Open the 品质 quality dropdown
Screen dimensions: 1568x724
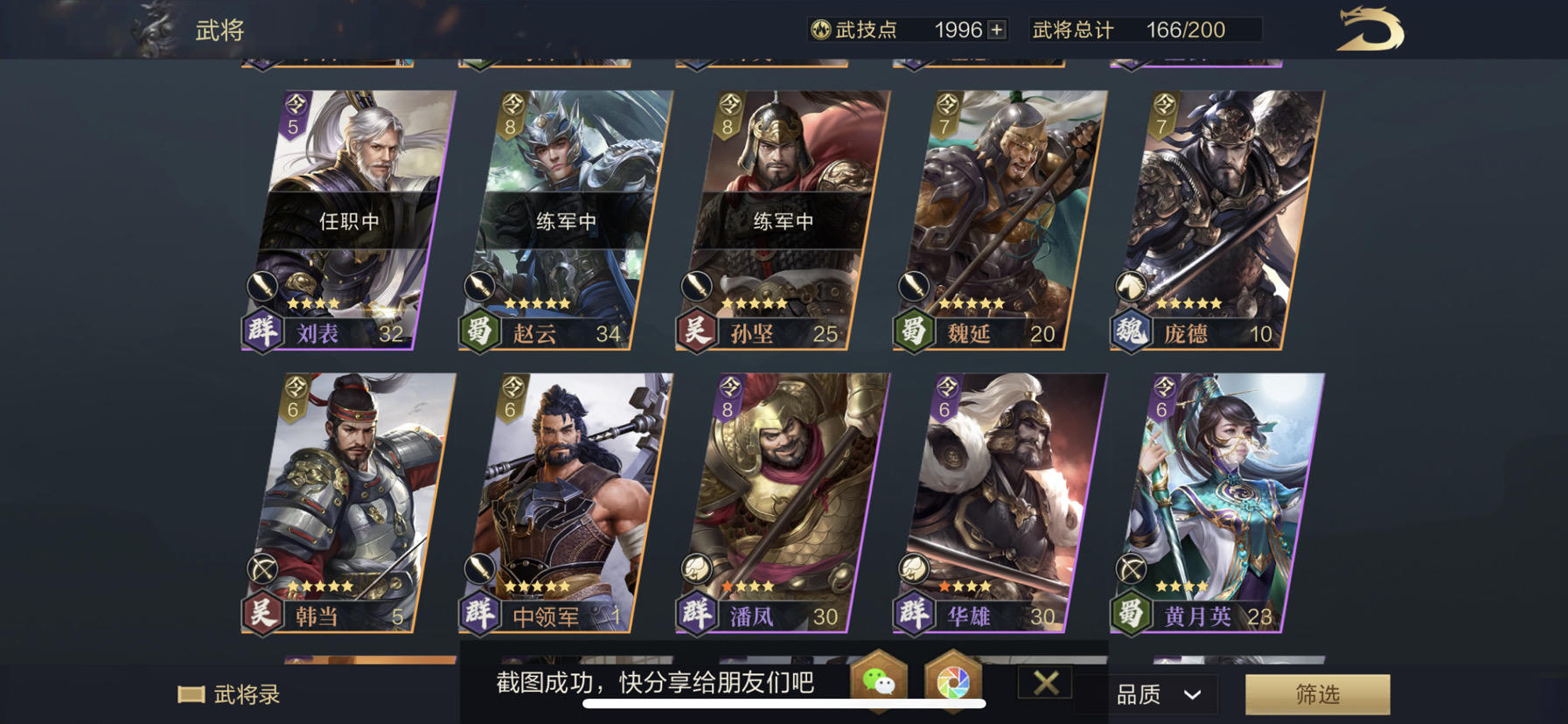(x=1155, y=693)
